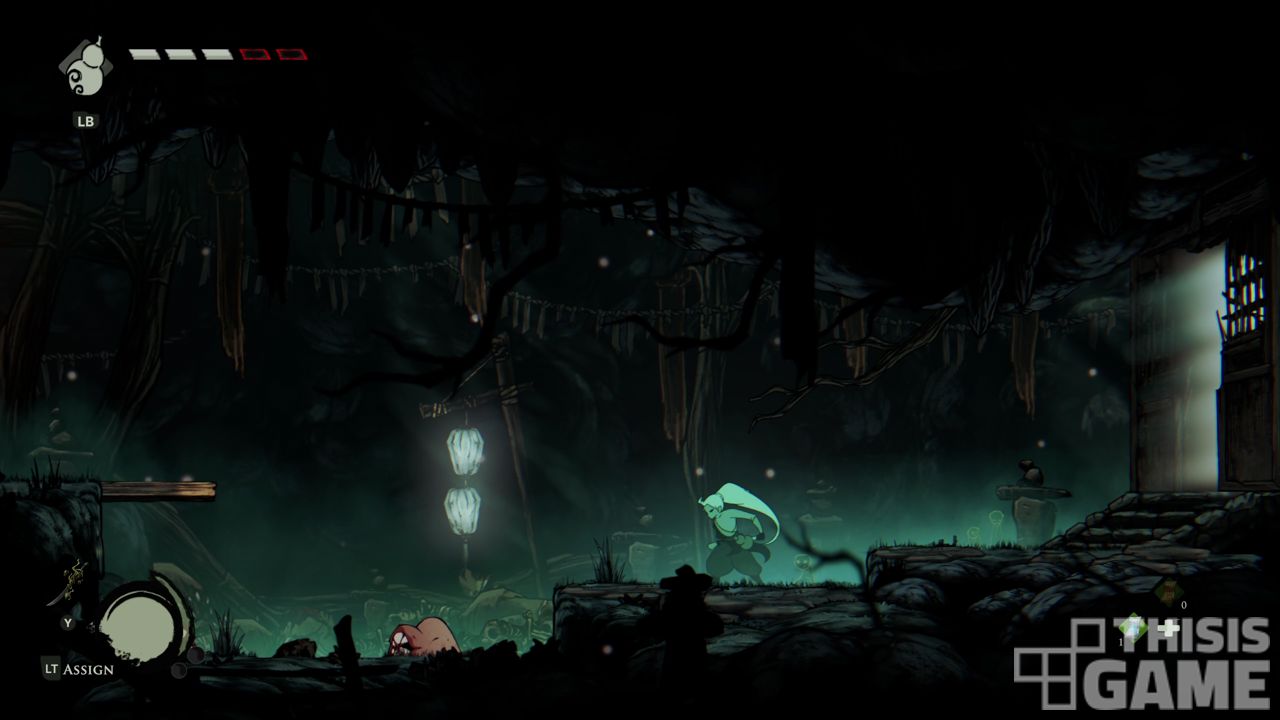
Task: Select the healing gourd flask icon
Action: [84, 70]
